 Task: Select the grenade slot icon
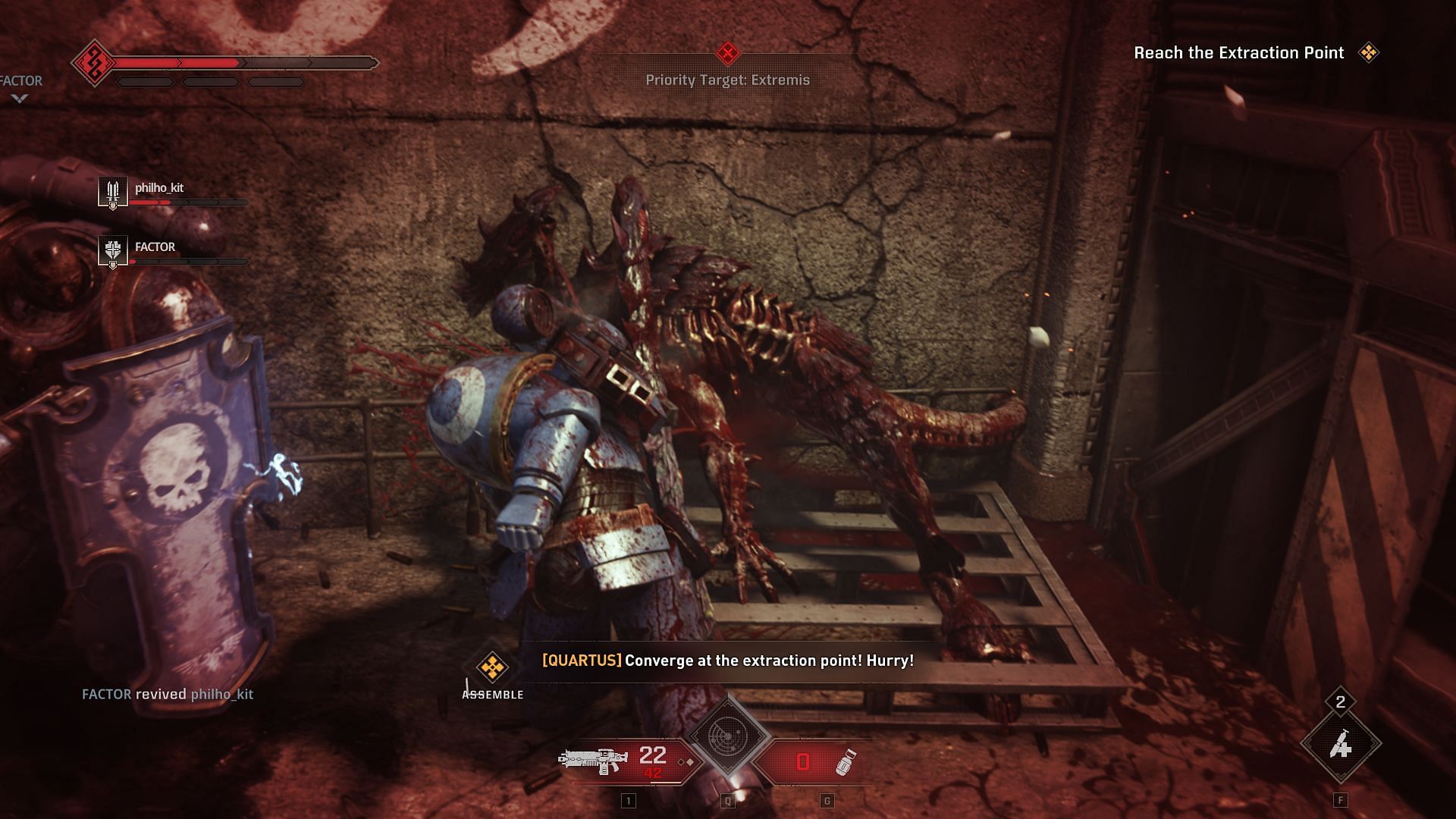point(845,761)
